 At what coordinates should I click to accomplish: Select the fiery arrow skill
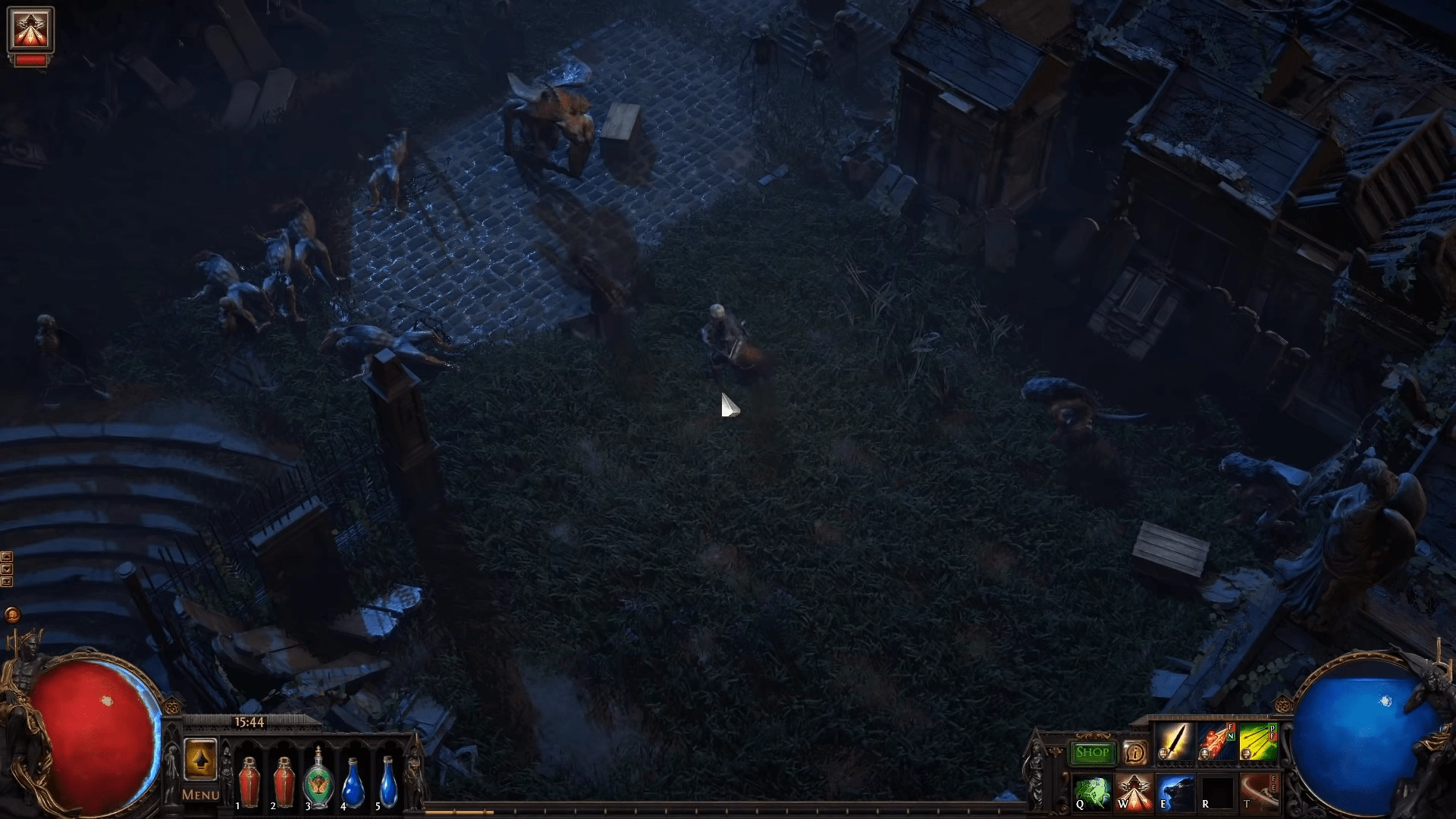click(x=1216, y=742)
